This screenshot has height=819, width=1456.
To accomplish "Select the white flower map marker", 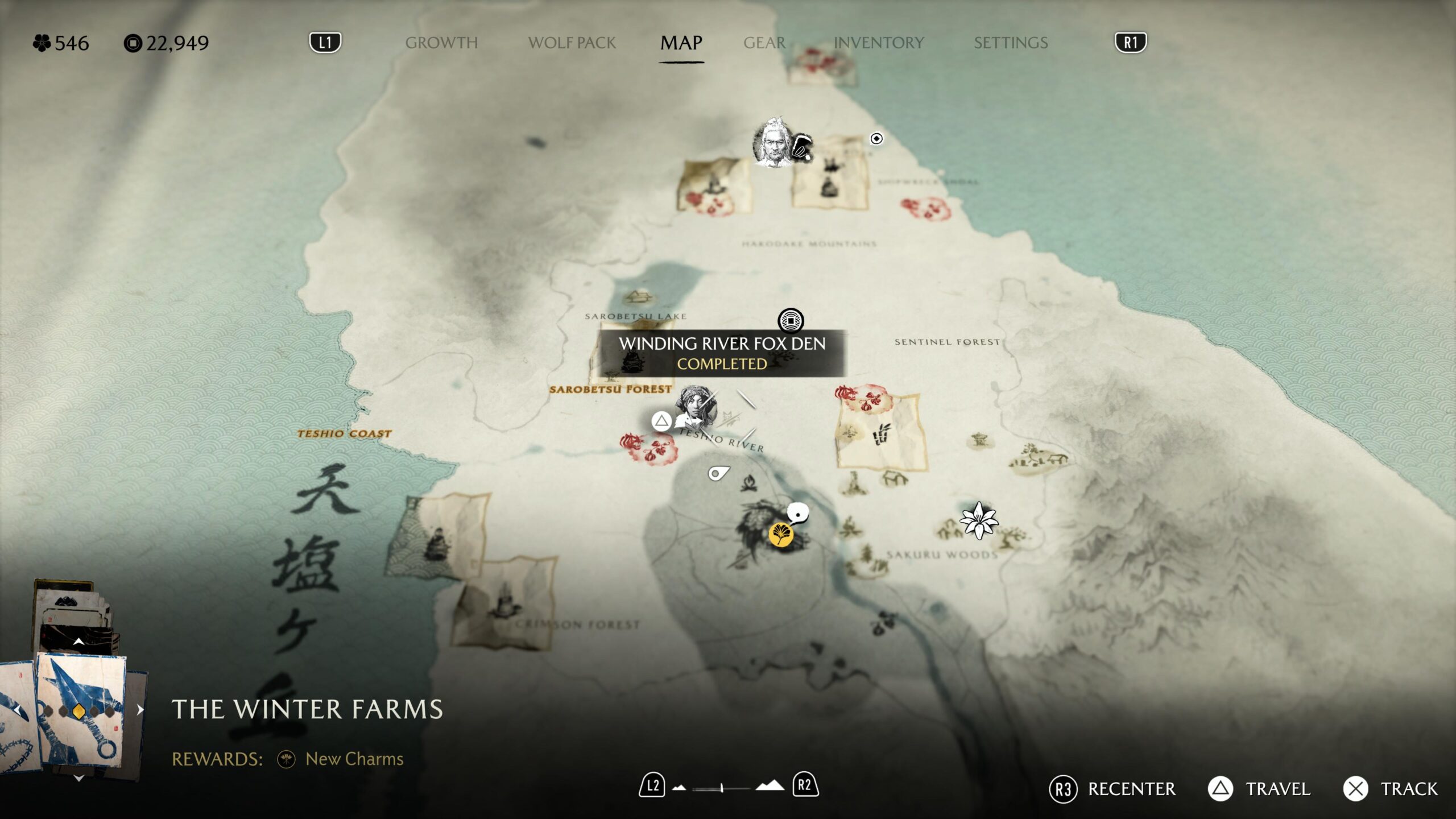I will pyautogui.click(x=978, y=520).
